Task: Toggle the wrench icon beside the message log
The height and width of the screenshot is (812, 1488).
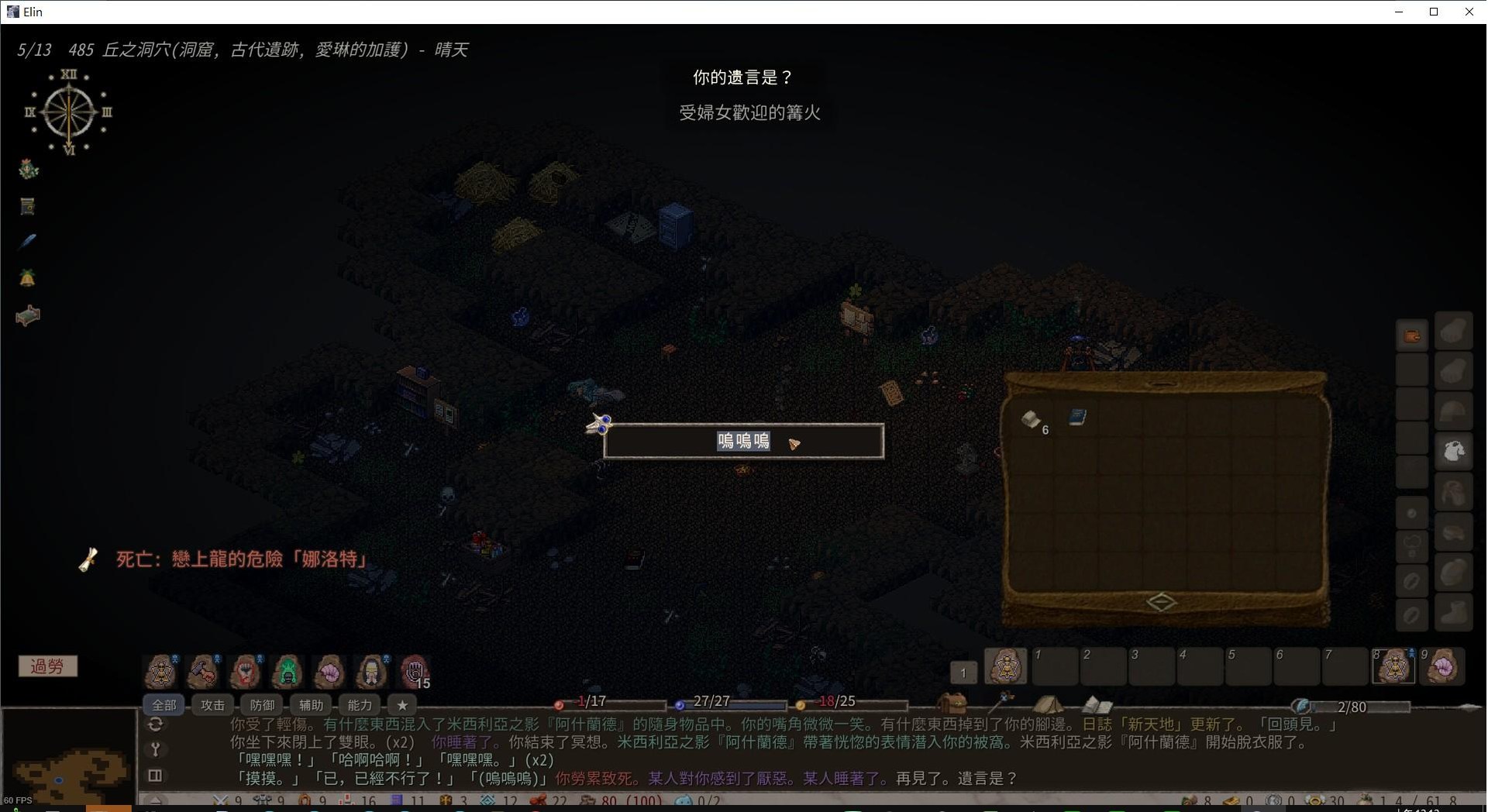Action: [x=155, y=750]
